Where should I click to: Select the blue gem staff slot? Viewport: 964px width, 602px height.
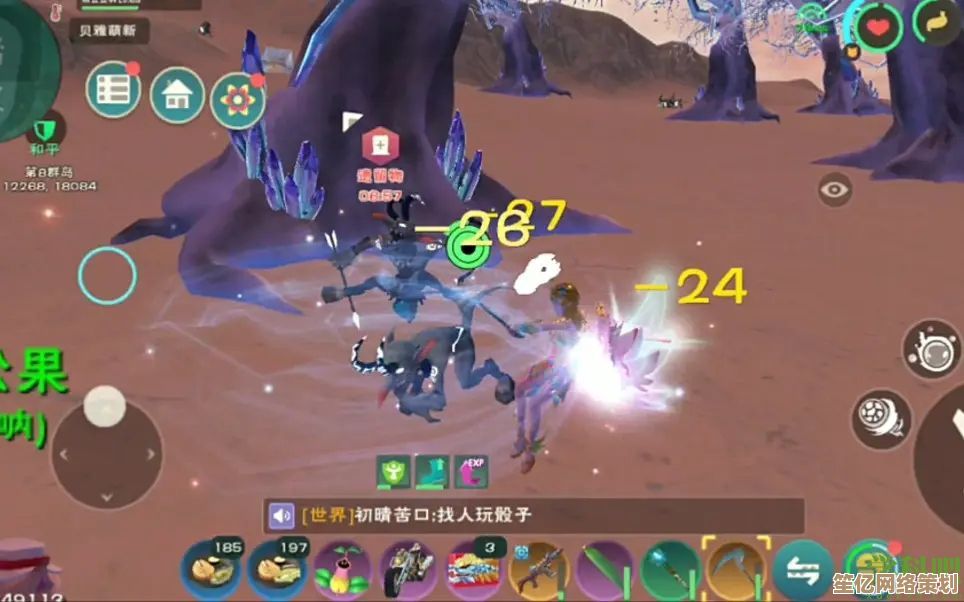tap(669, 571)
